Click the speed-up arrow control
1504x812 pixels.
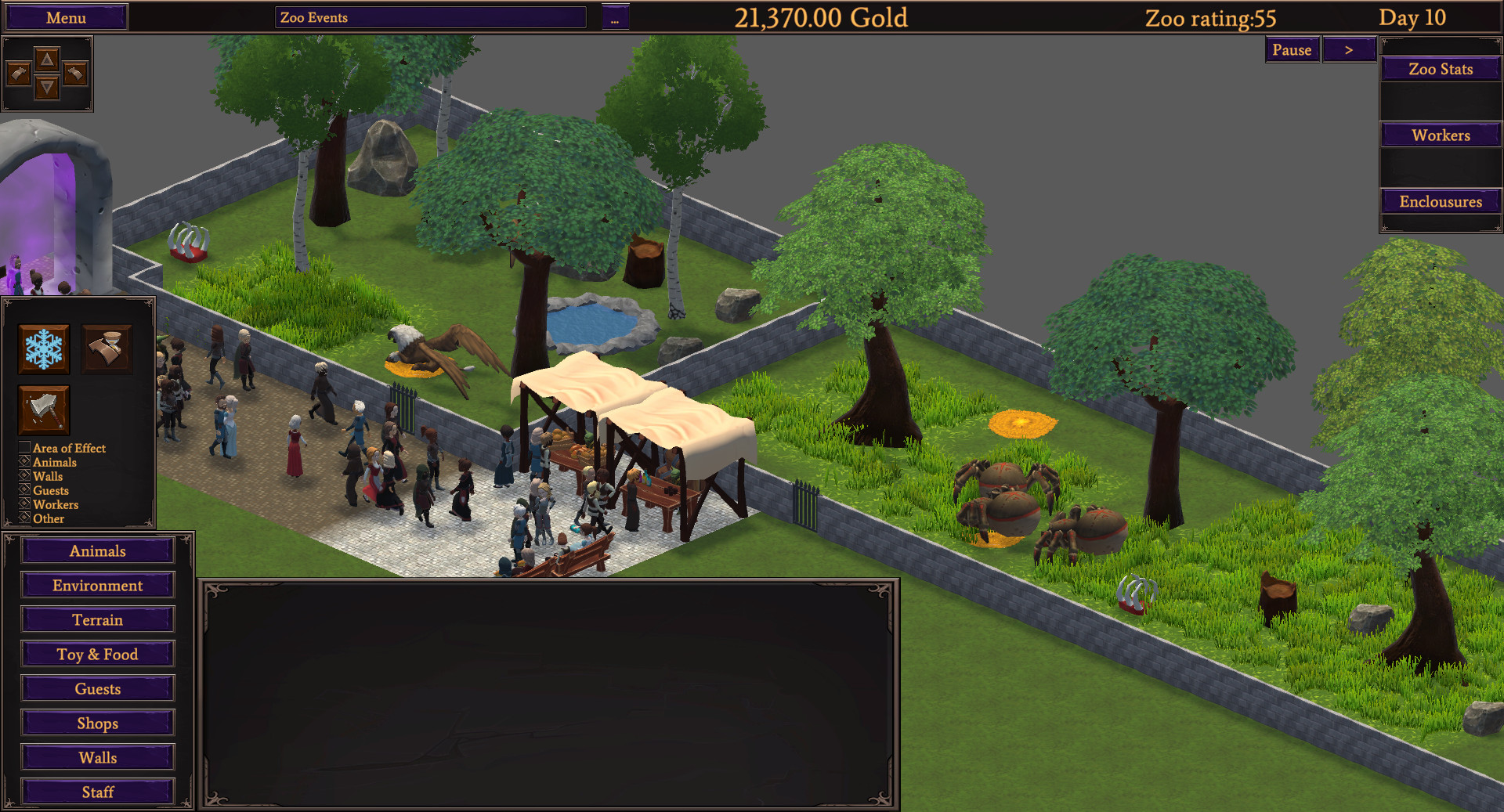point(1349,49)
